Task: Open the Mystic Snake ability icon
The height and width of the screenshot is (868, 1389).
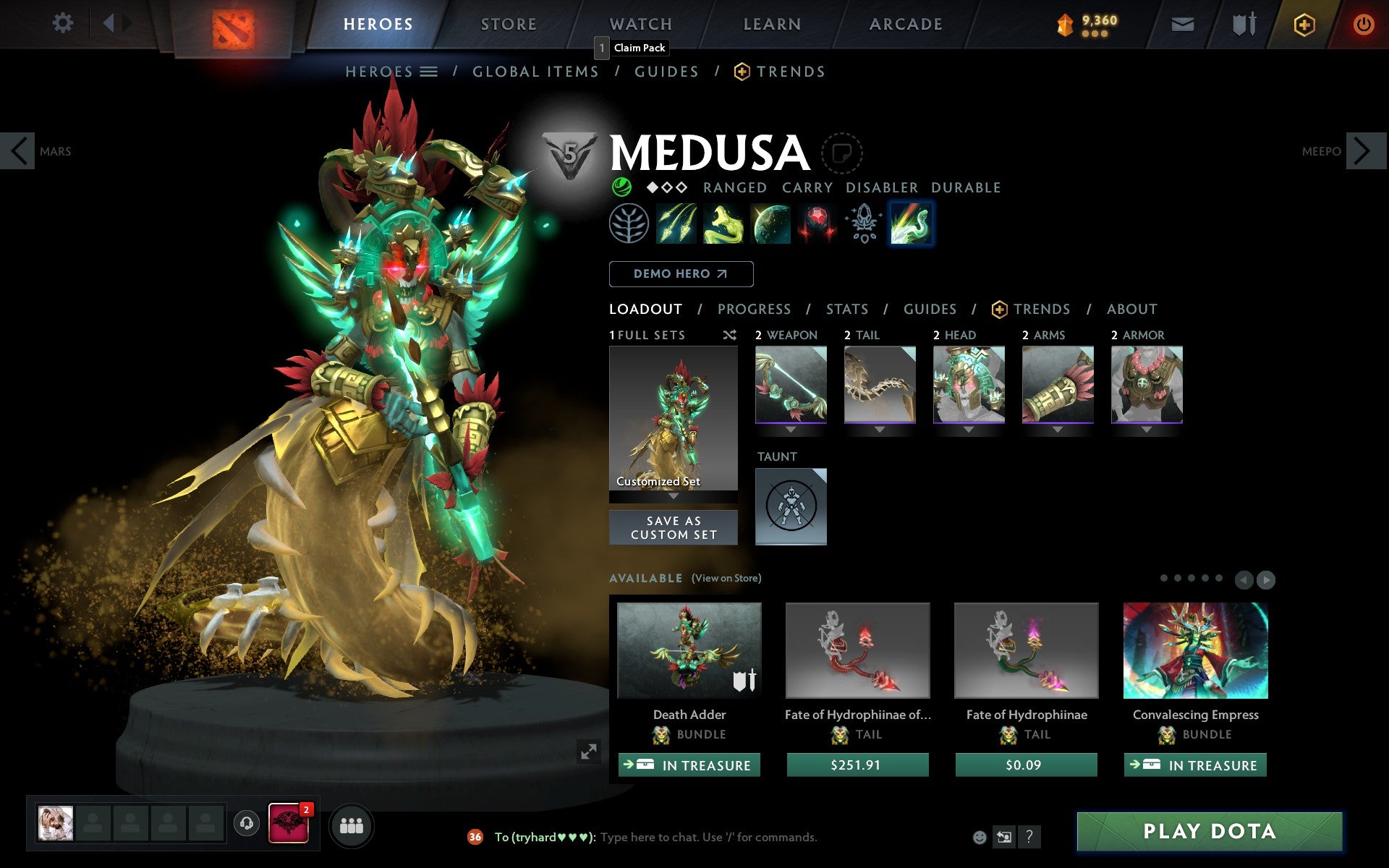Action: pos(723,223)
